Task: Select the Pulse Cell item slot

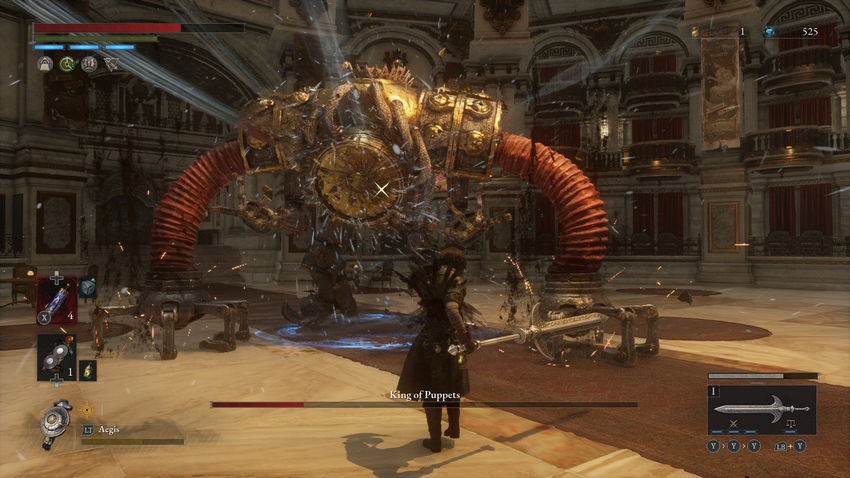Action: point(56,299)
